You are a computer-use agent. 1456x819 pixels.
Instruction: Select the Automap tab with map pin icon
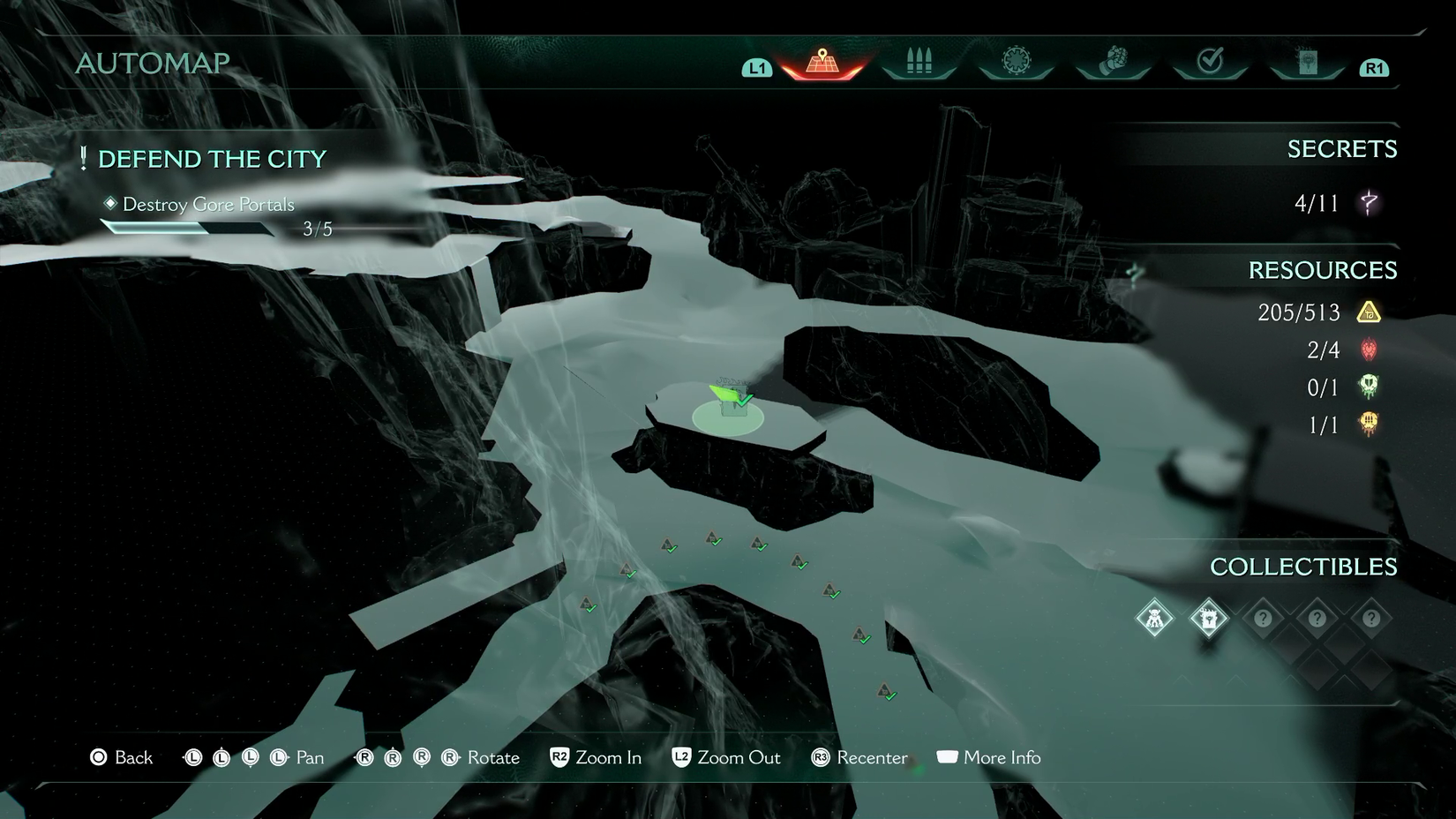click(822, 63)
